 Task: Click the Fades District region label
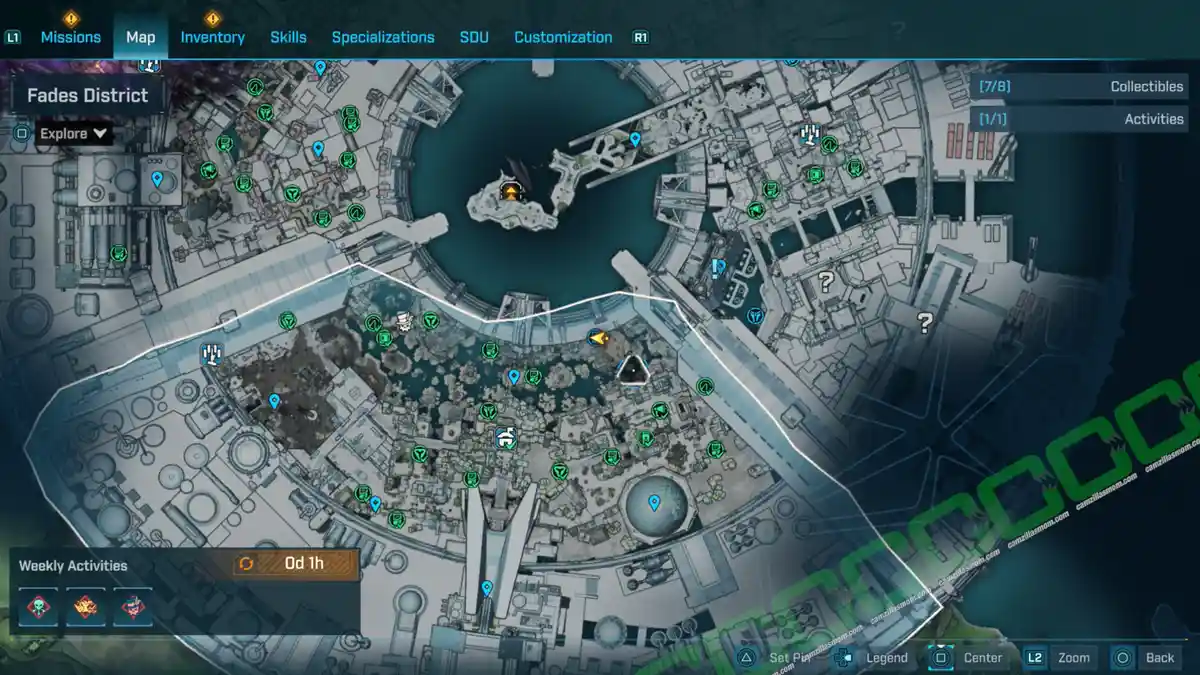(87, 96)
